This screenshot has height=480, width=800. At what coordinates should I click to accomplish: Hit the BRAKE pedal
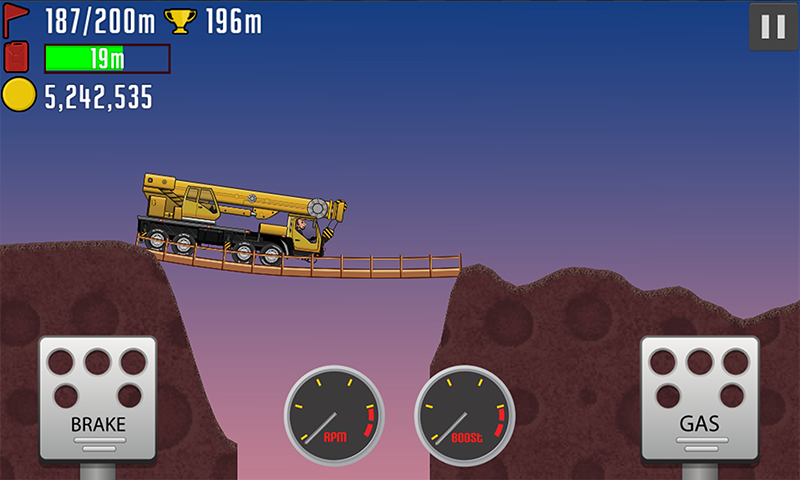(98, 395)
